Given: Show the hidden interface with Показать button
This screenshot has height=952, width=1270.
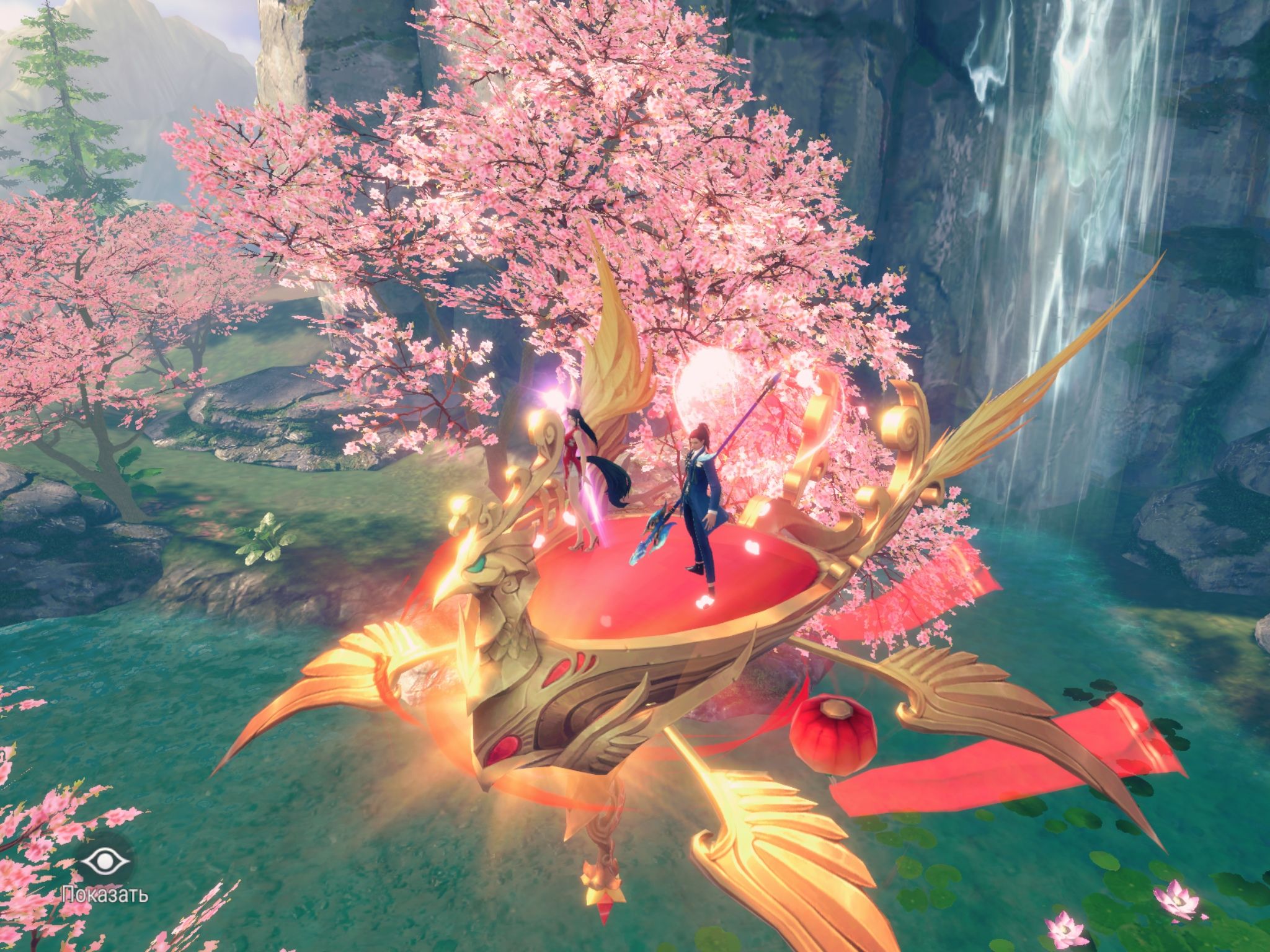Looking at the screenshot, I should pos(104,862).
